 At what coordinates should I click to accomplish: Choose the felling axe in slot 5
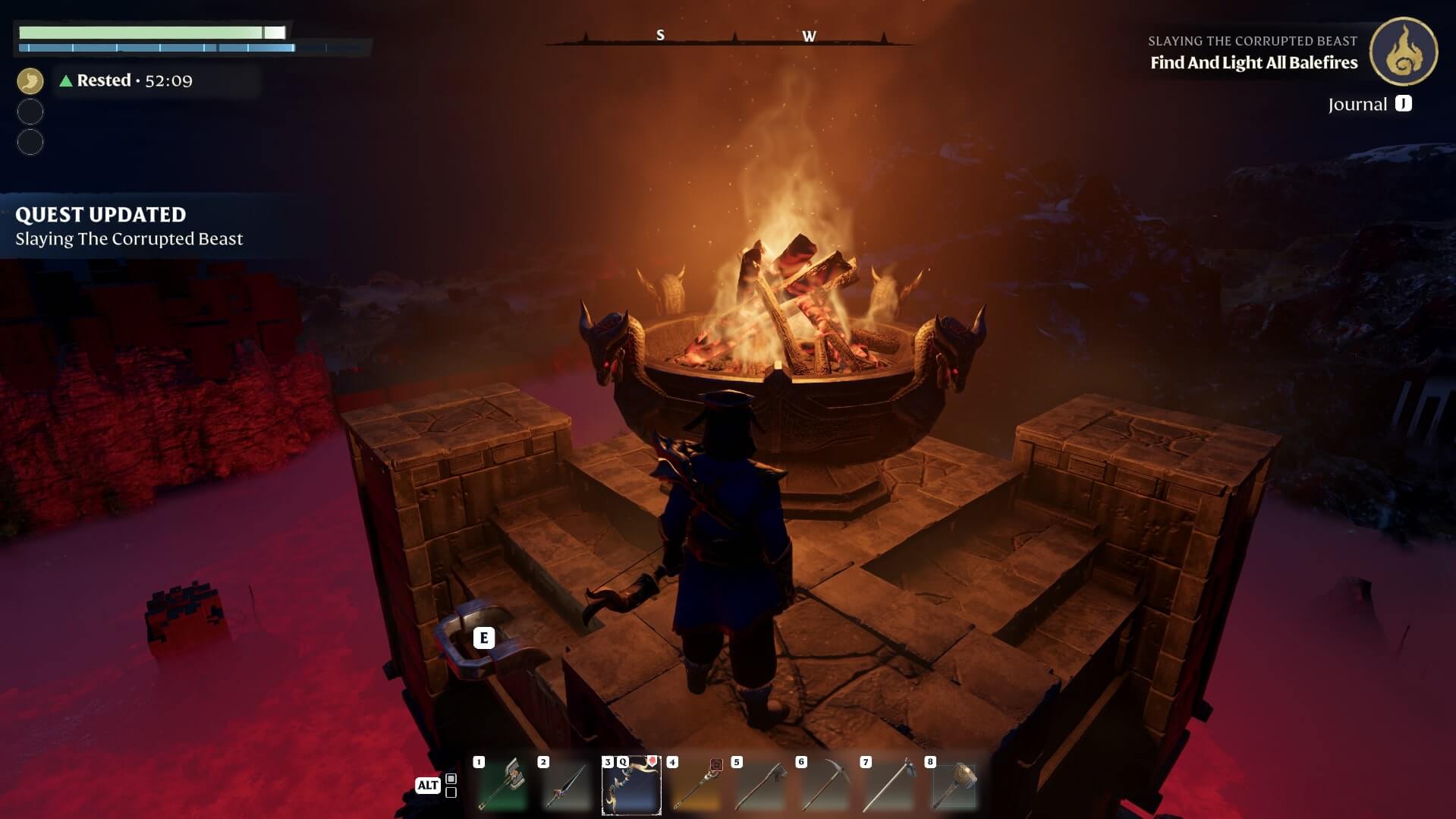tap(760, 786)
